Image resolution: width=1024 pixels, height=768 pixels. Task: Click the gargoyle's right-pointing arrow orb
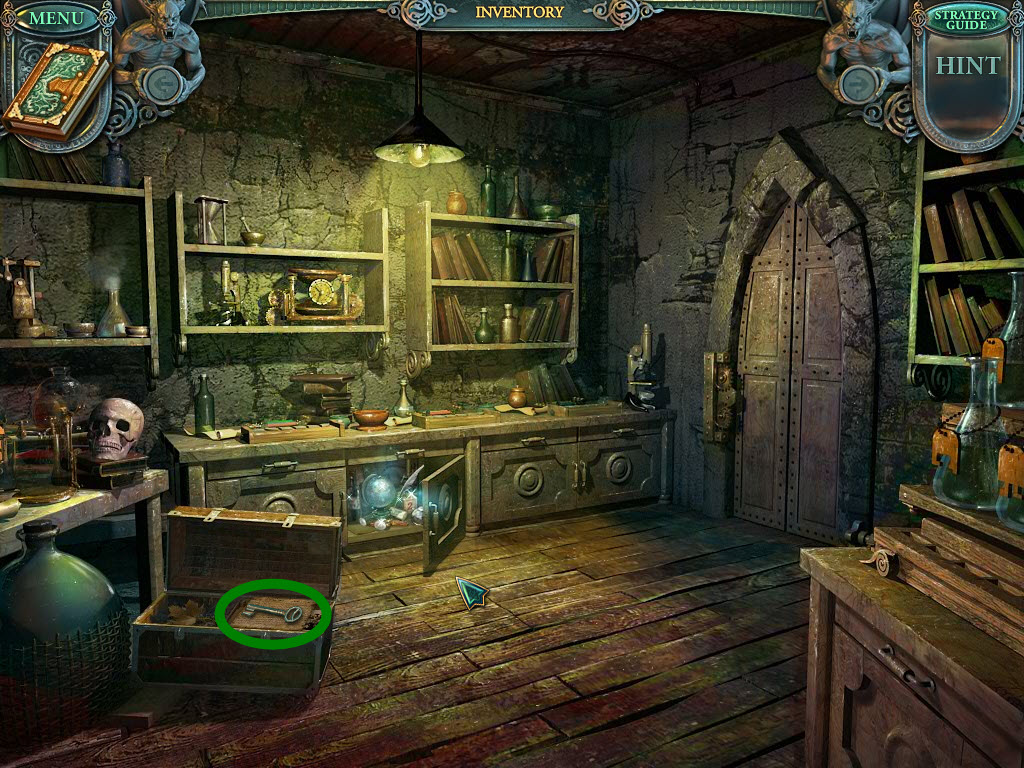click(858, 83)
